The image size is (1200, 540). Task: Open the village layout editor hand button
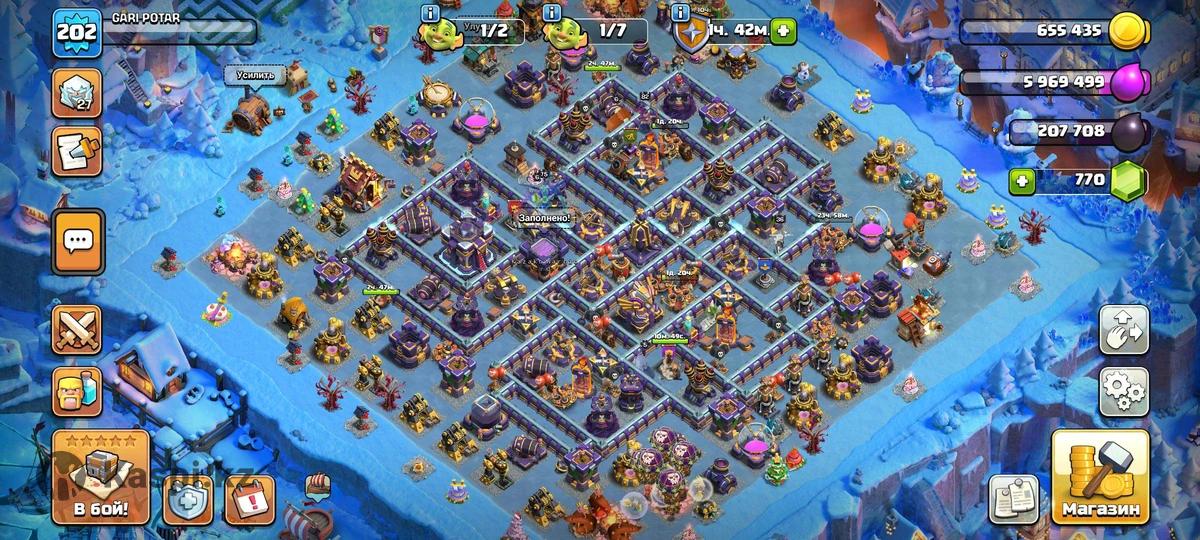click(x=1124, y=330)
